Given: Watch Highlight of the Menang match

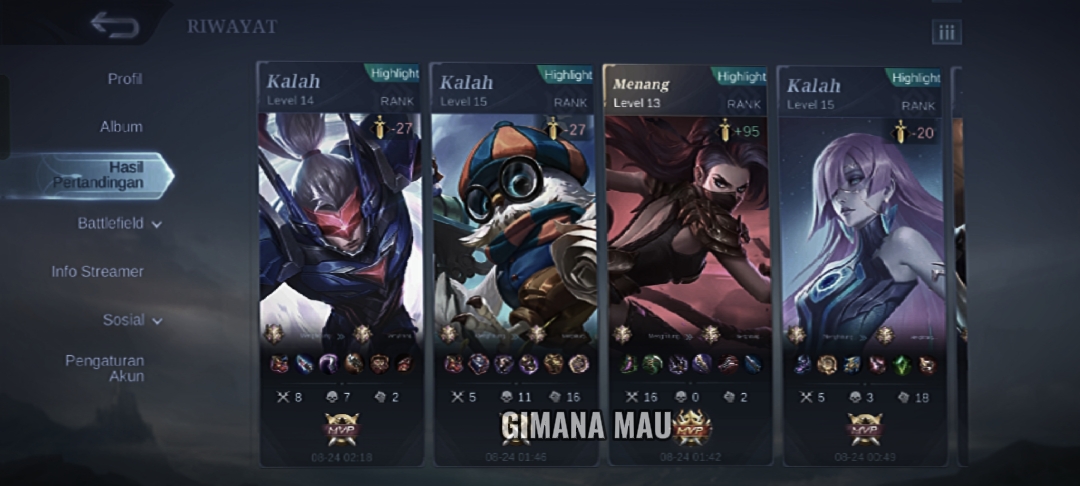Looking at the screenshot, I should click(741, 76).
